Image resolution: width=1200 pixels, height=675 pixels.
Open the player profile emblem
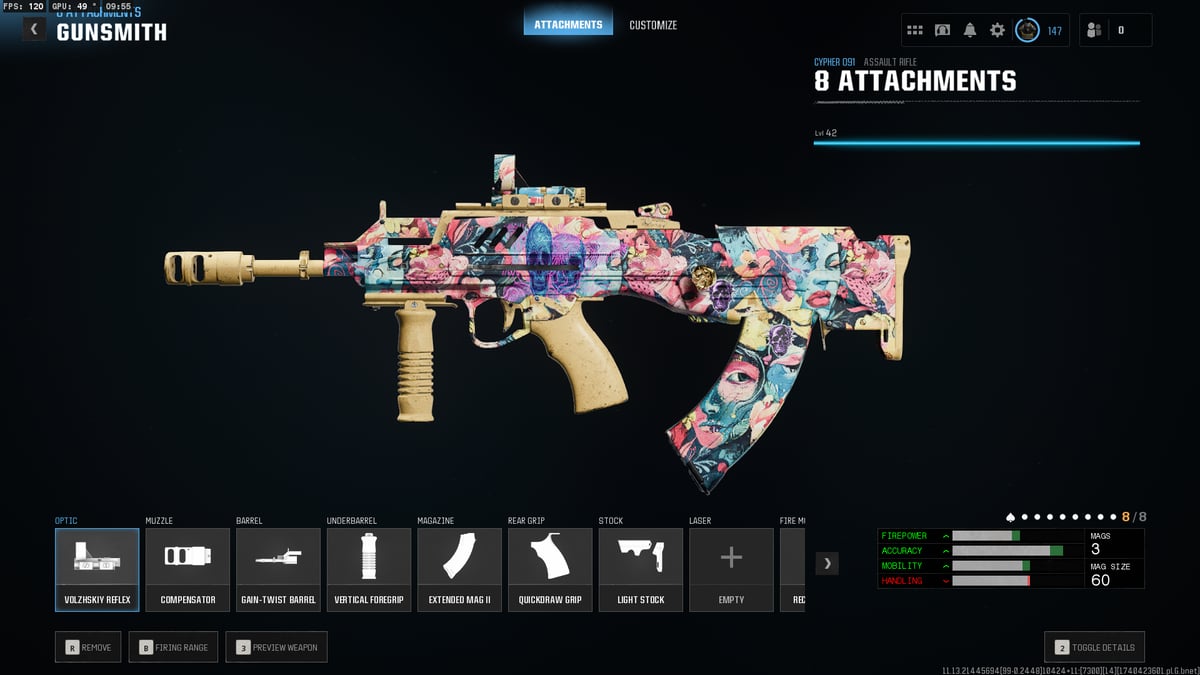pos(1027,30)
